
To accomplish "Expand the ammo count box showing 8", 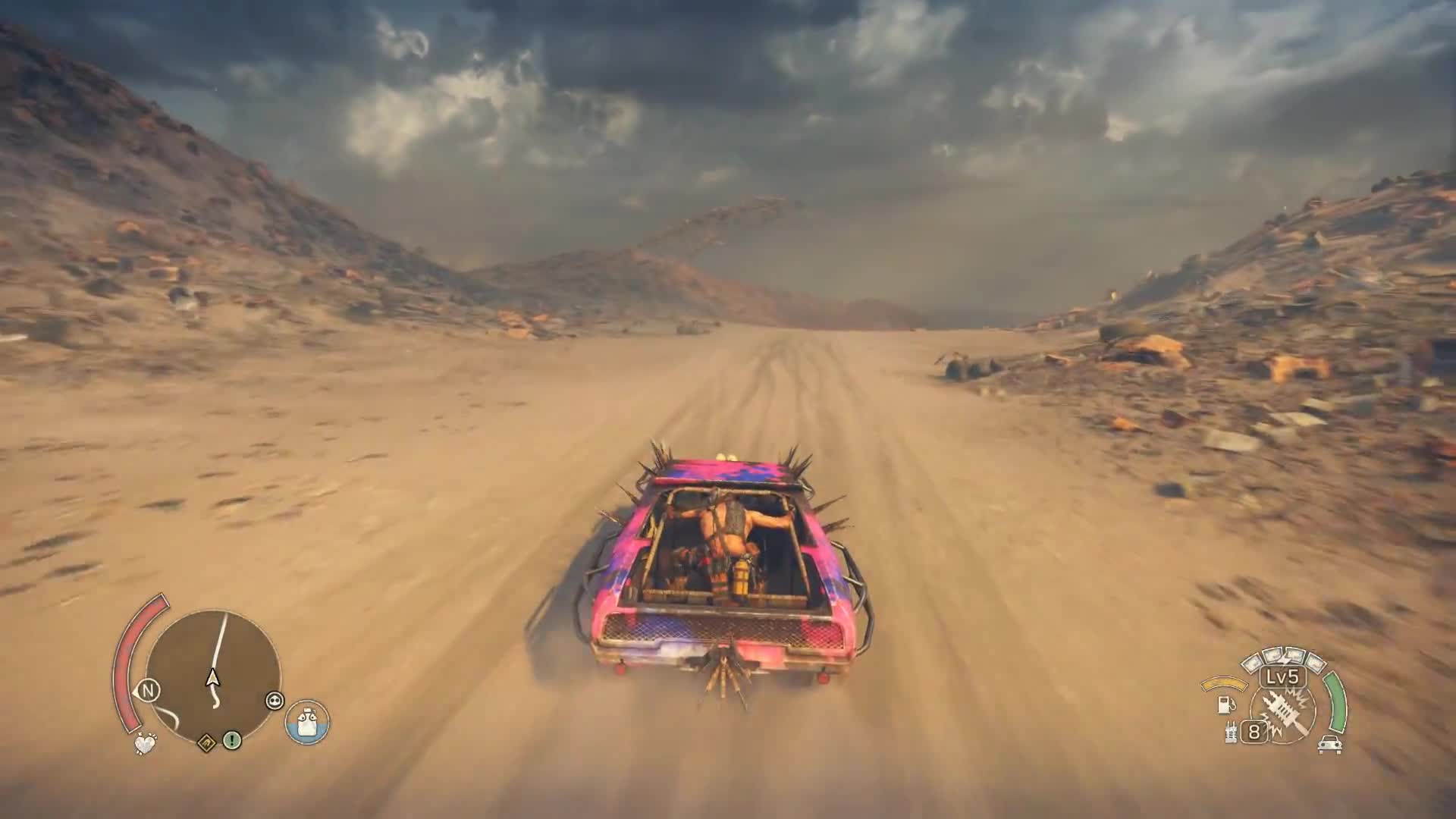I will 1254,733.
